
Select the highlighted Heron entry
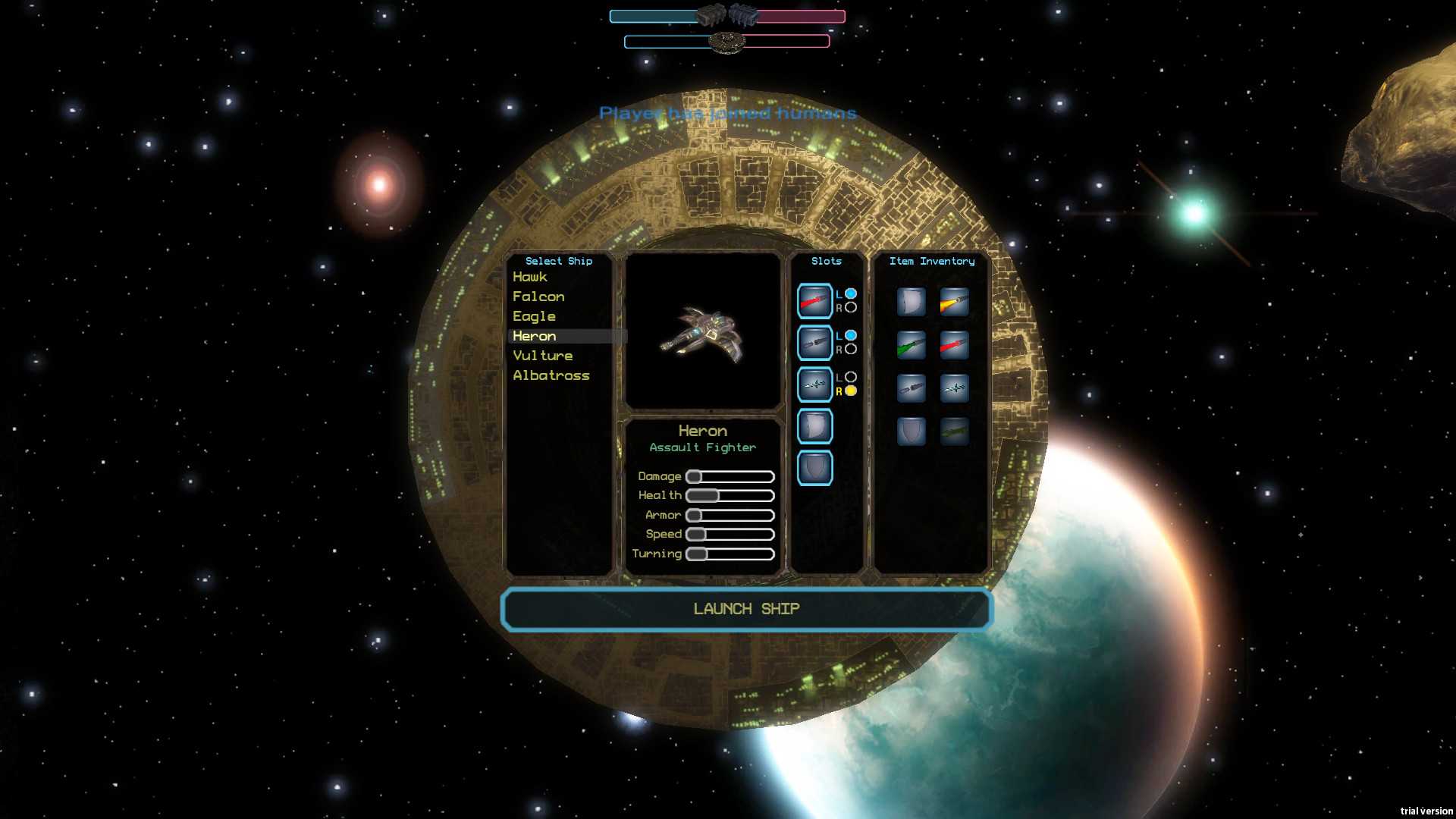point(535,336)
